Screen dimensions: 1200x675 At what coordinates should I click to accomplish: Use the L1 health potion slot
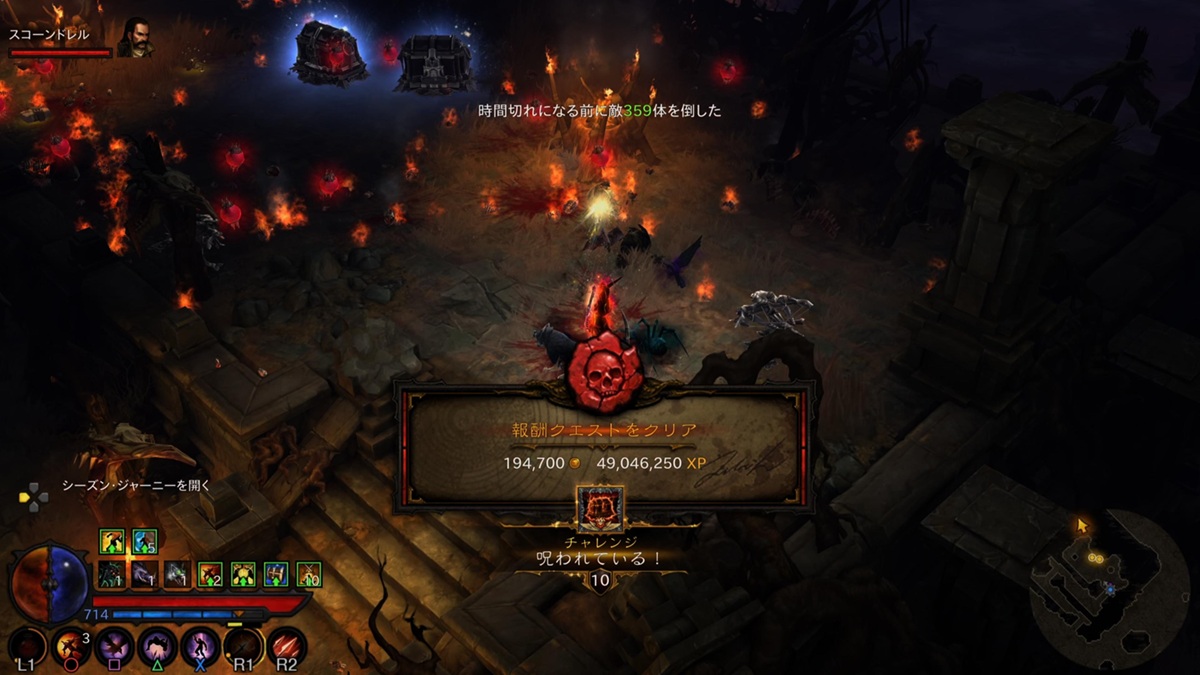pyautogui.click(x=28, y=647)
